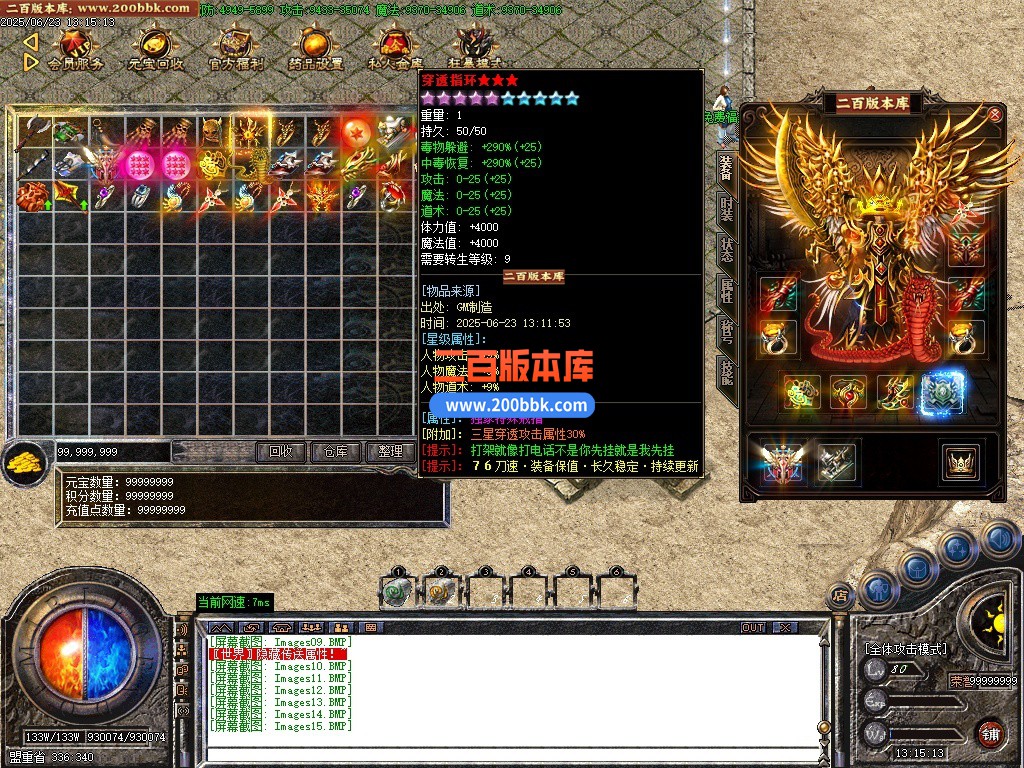Select the blue glowing equipment slot
1024x768 pixels.
[941, 394]
